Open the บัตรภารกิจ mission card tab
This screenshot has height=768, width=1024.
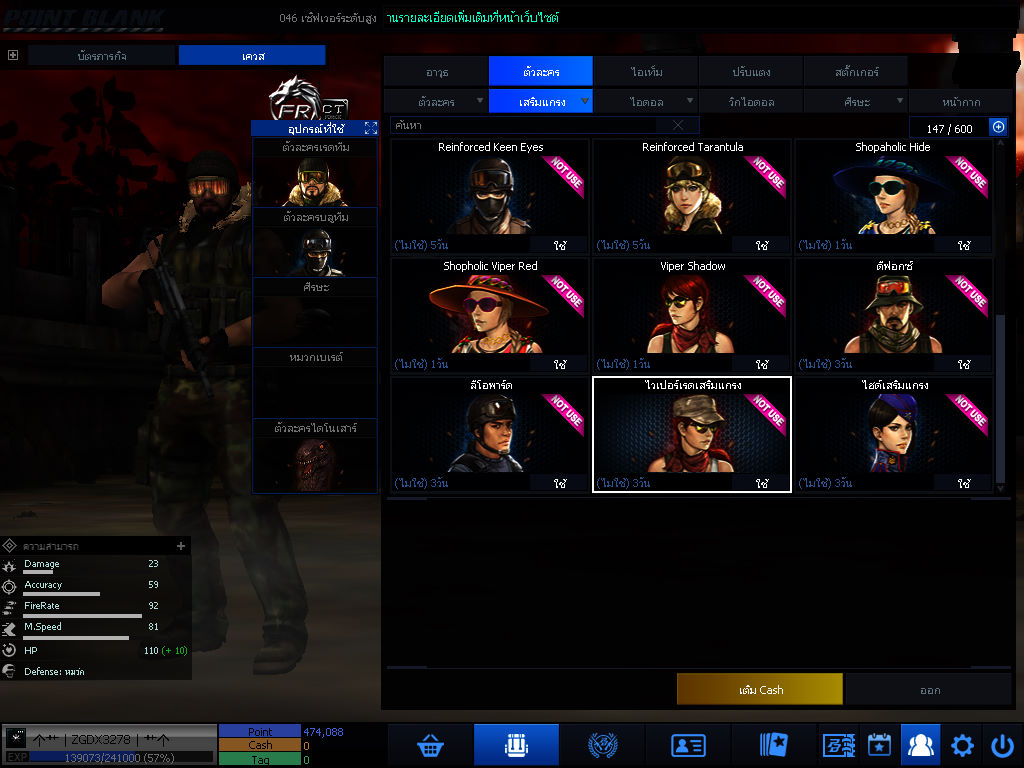[x=102, y=56]
